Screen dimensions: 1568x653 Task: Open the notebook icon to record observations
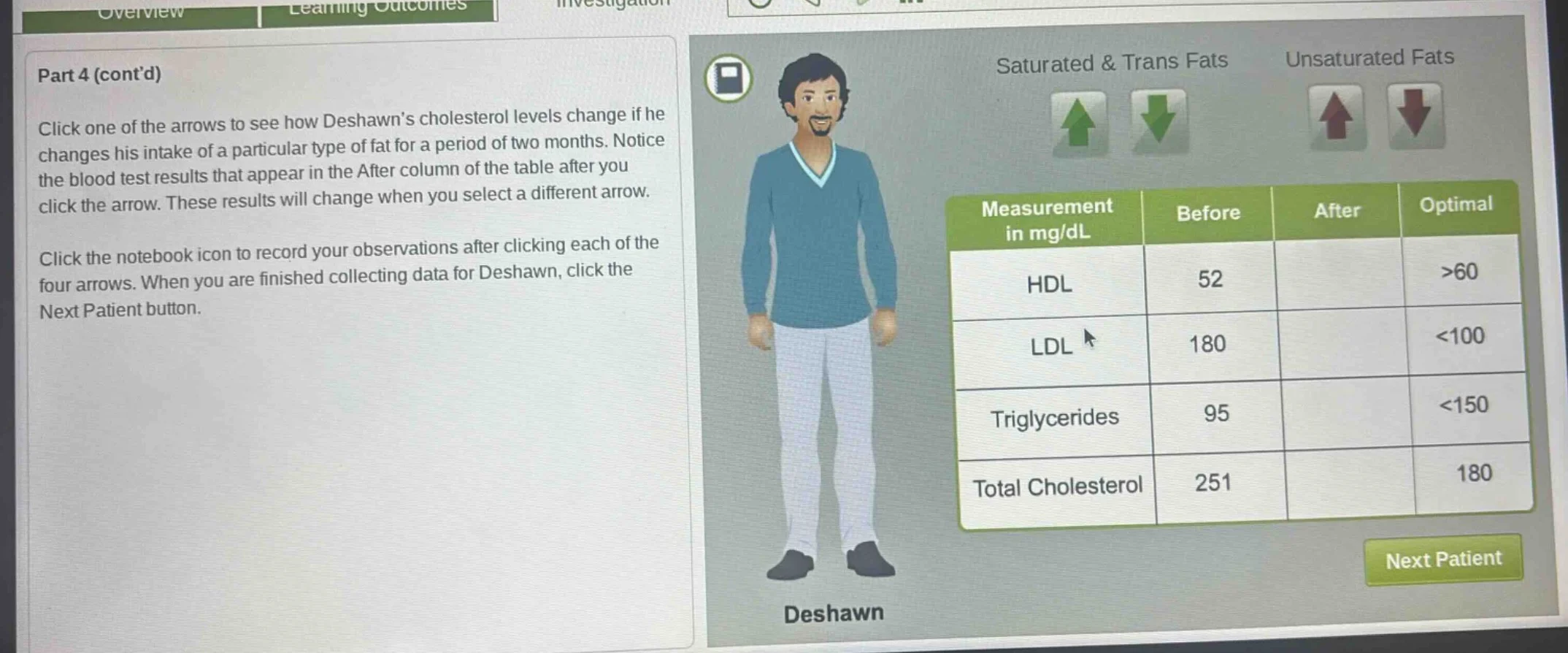pos(729,77)
